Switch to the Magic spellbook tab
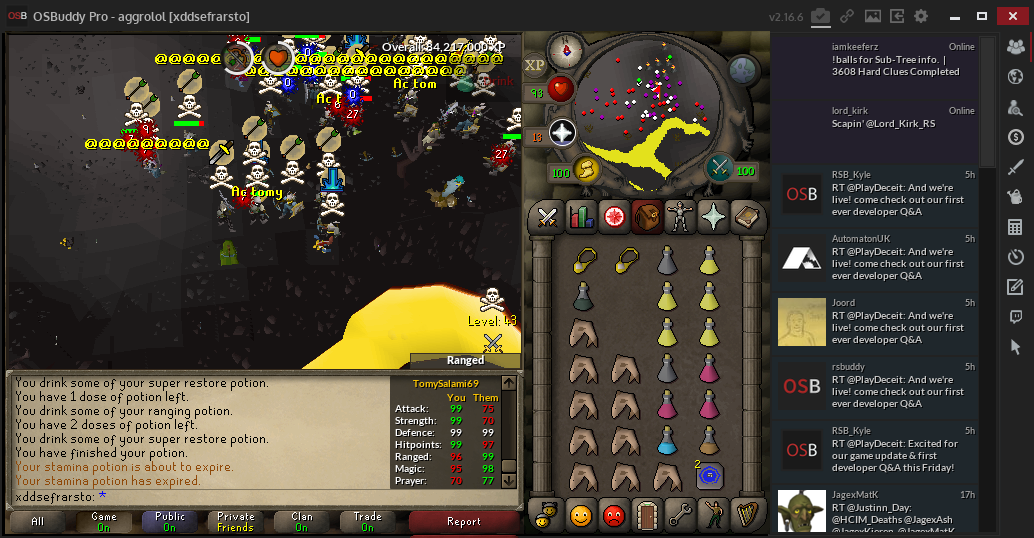Viewport: 1034px width, 538px height. [746, 216]
